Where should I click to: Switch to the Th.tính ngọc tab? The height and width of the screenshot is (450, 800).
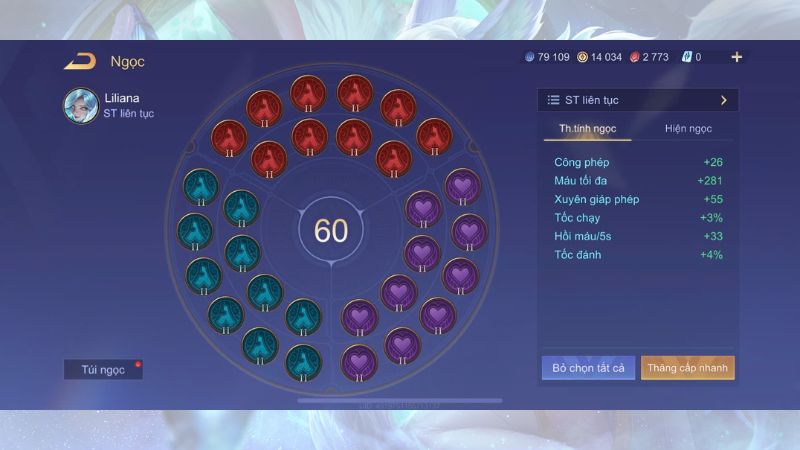point(588,129)
